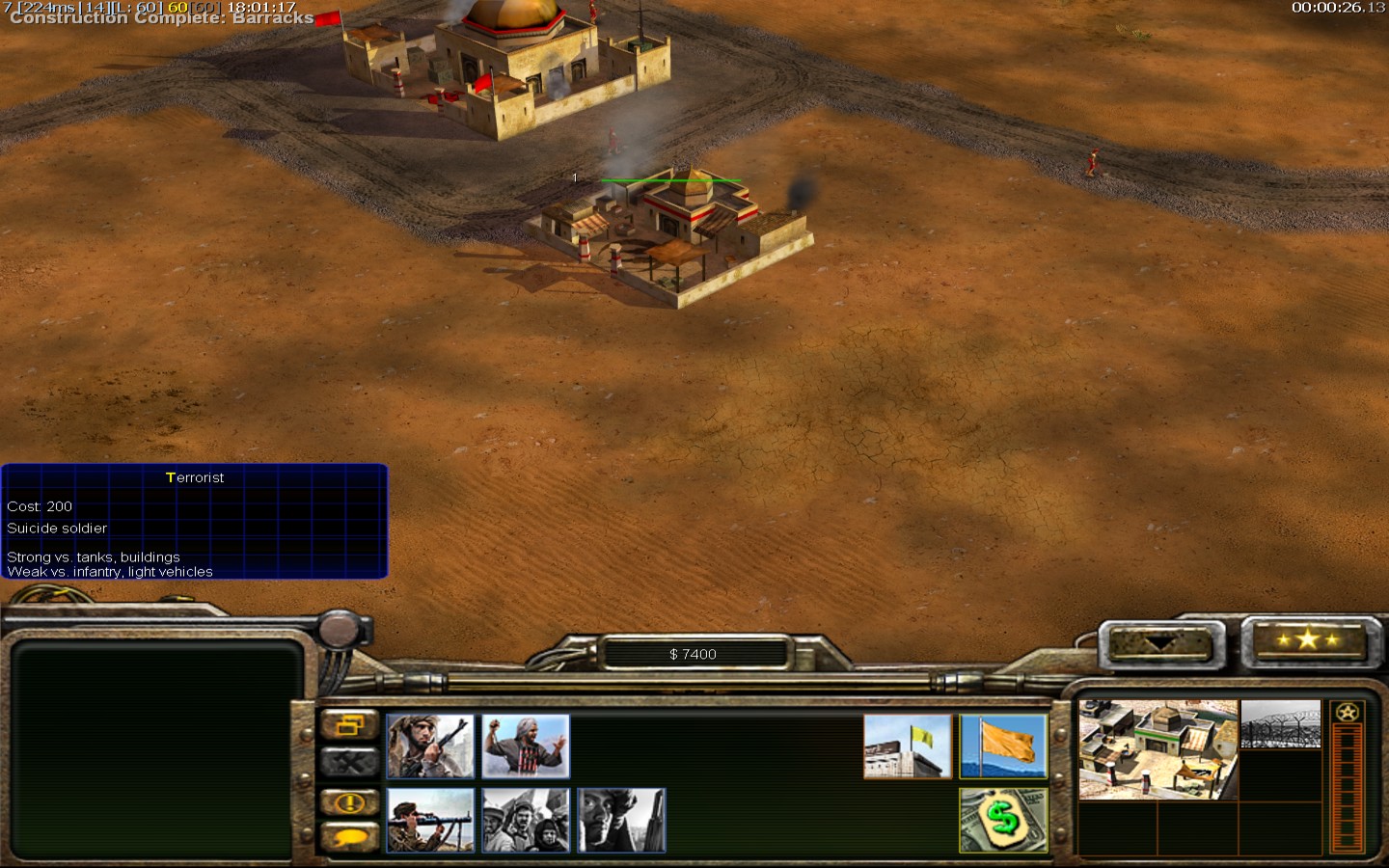Click the overlapping windows button

(349, 725)
